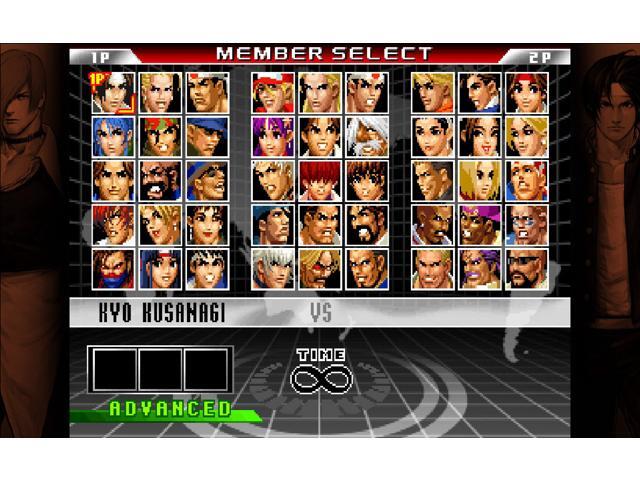Select Joe Higashi's headband portrait
Image resolution: width=640 pixels, height=480 pixels.
pos(366,92)
